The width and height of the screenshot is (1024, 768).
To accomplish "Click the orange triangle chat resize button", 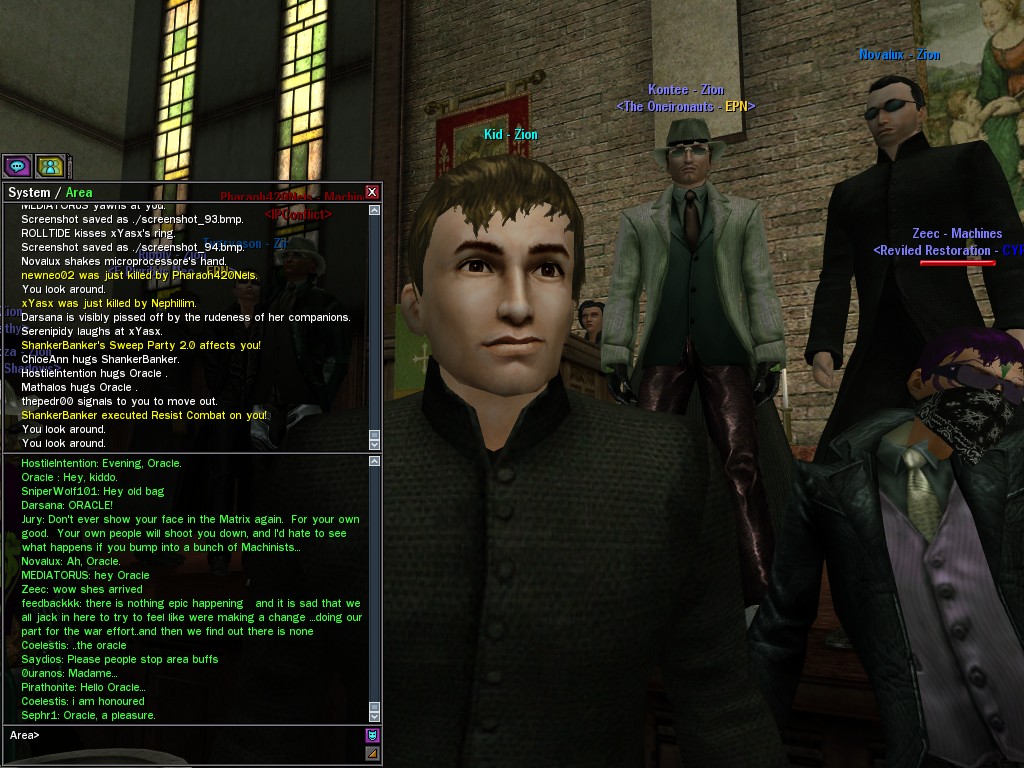I will coord(372,753).
